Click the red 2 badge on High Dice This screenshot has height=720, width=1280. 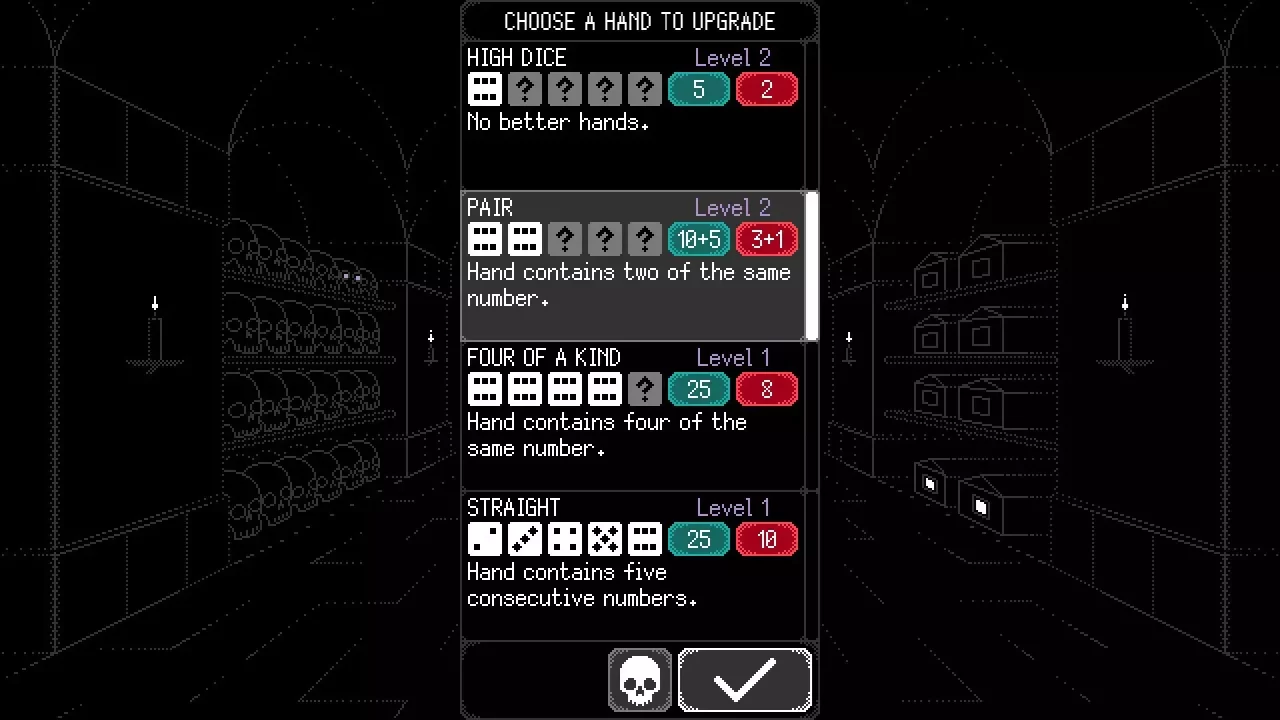[766, 89]
